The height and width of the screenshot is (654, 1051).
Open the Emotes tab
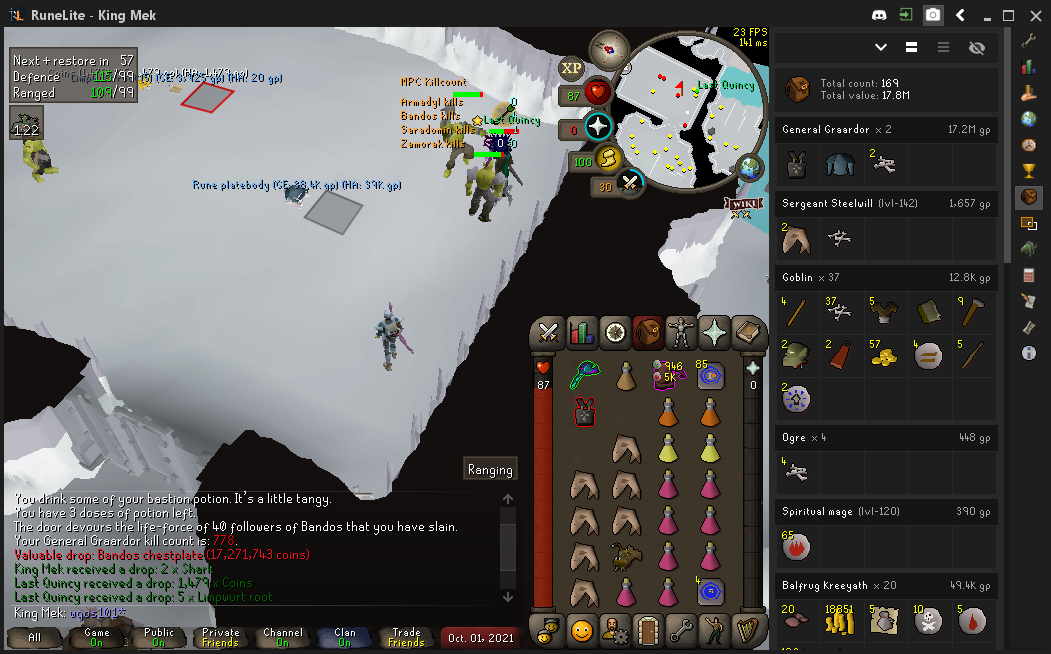[x=714, y=631]
